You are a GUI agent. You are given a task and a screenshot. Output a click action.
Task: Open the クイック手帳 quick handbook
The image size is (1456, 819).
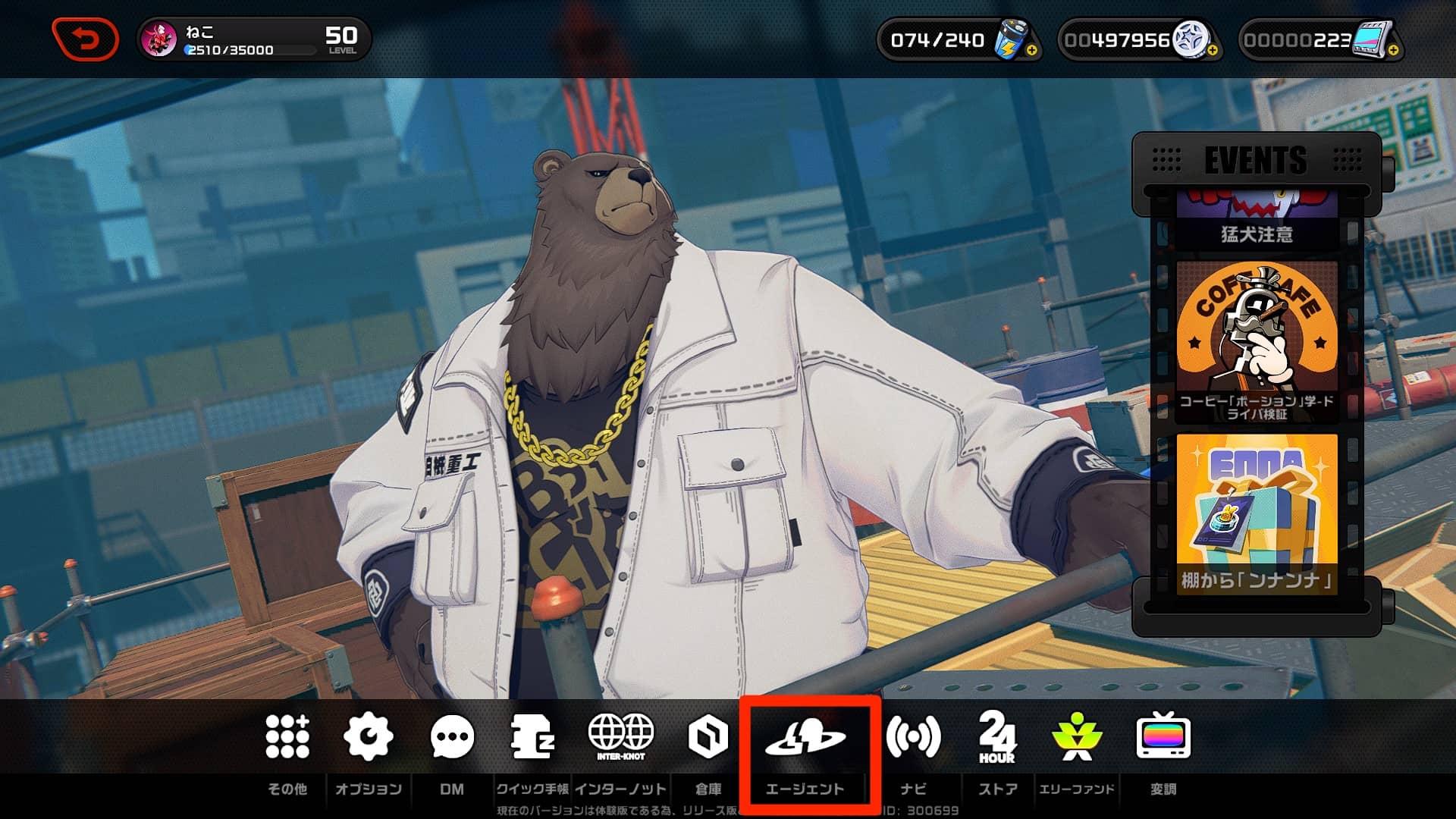532,736
